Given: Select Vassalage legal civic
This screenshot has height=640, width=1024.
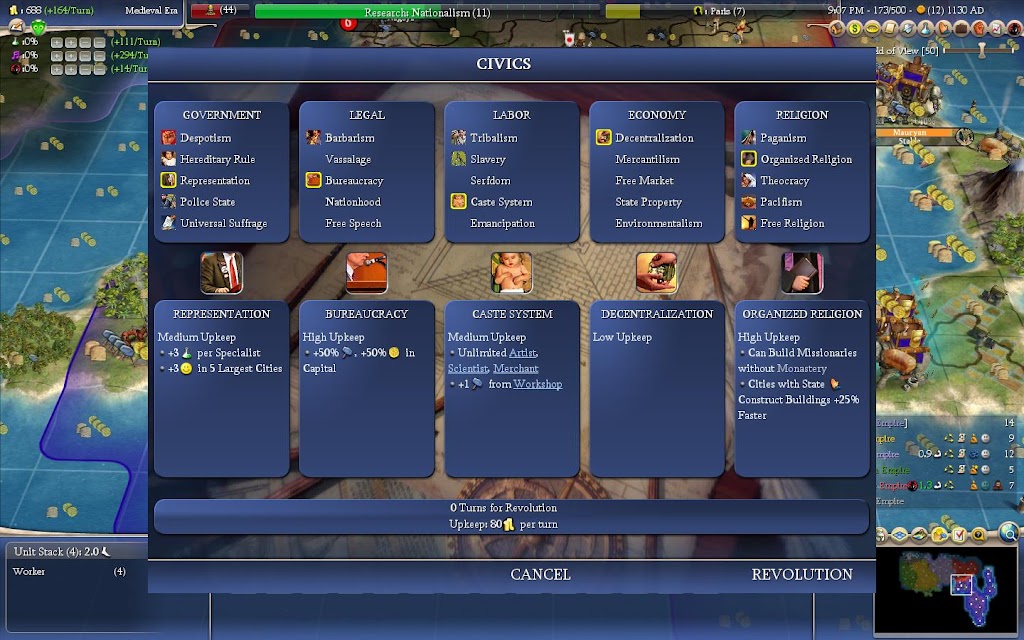Looking at the screenshot, I should click(348, 159).
